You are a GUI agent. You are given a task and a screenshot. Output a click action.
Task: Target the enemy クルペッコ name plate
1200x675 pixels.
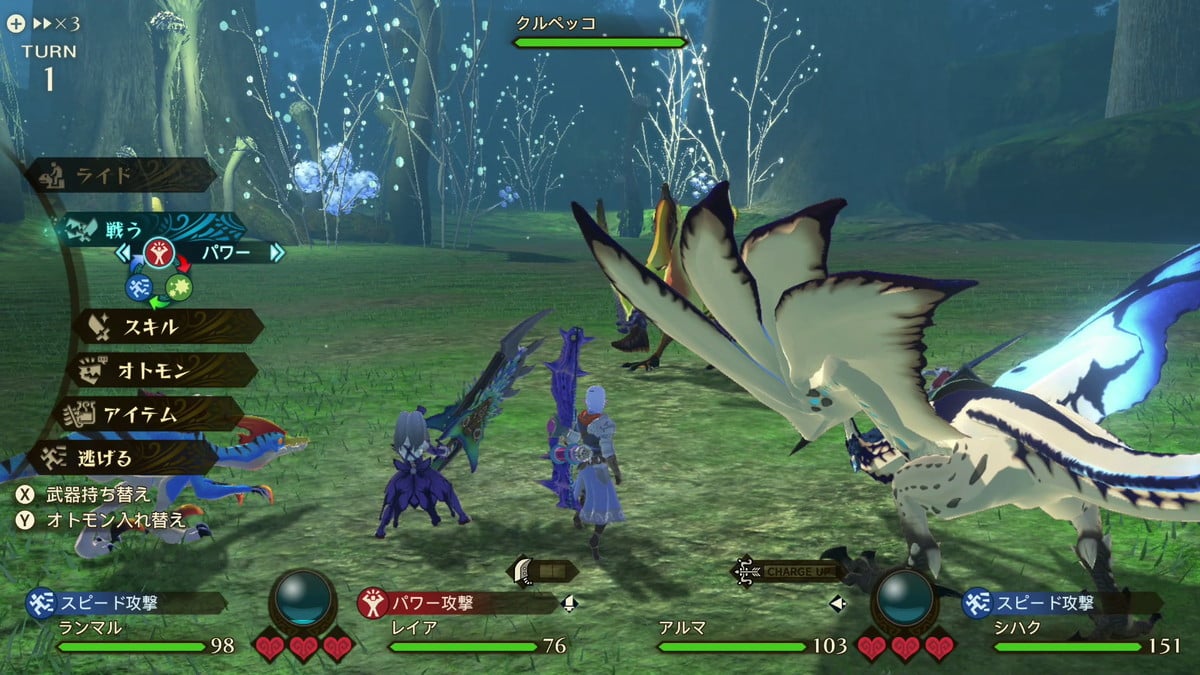pos(598,31)
